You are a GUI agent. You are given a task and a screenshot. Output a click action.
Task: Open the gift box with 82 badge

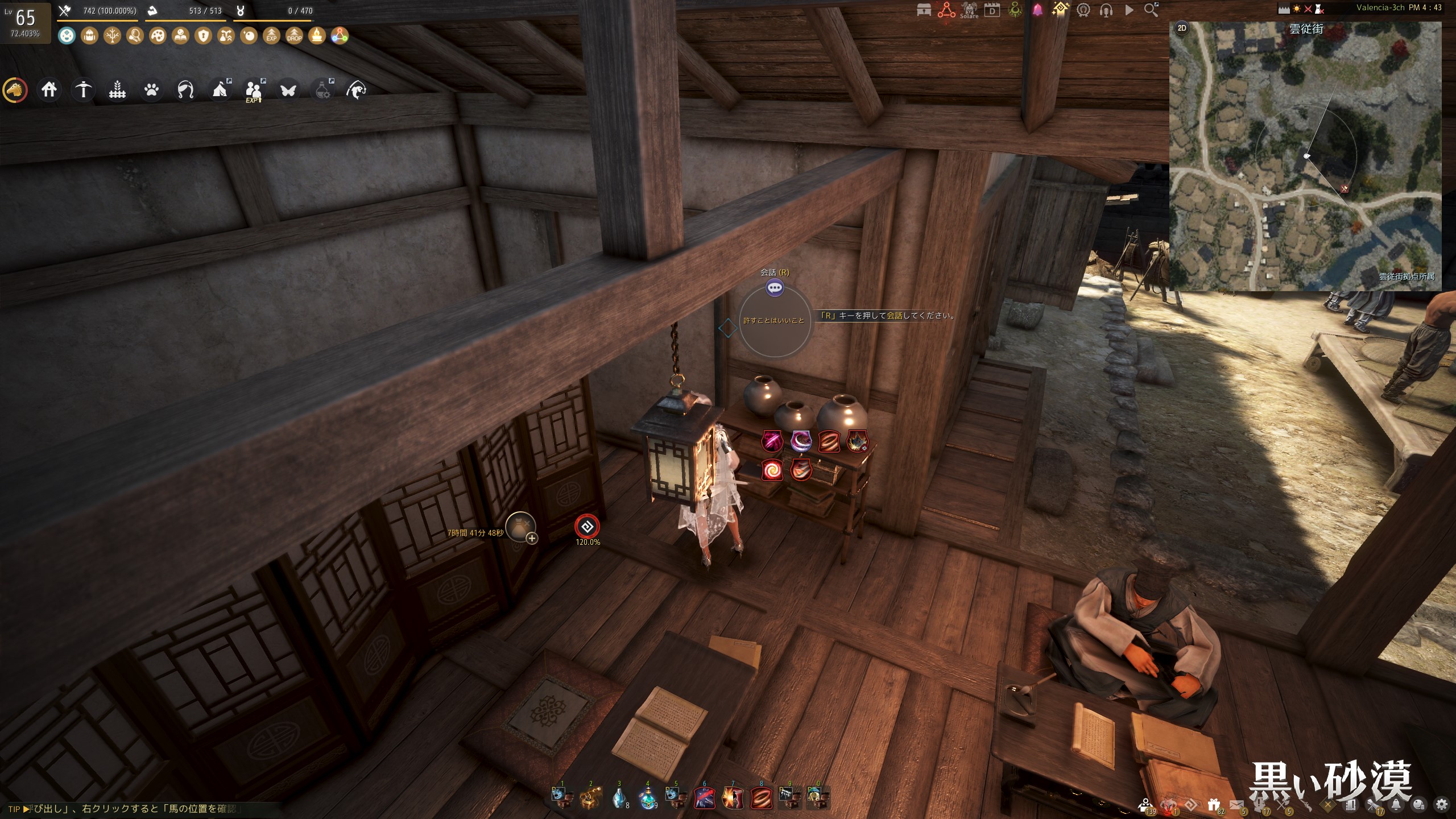click(x=1214, y=804)
